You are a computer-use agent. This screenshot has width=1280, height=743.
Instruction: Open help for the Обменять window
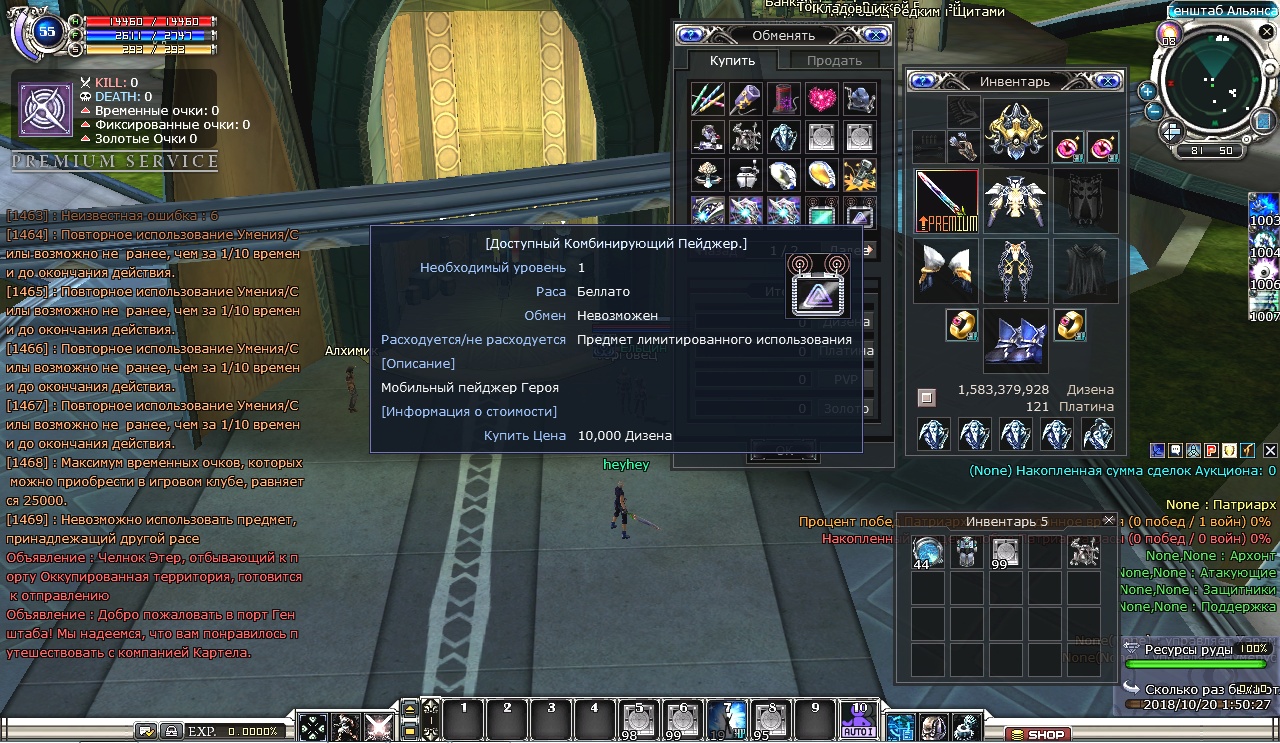pos(690,35)
